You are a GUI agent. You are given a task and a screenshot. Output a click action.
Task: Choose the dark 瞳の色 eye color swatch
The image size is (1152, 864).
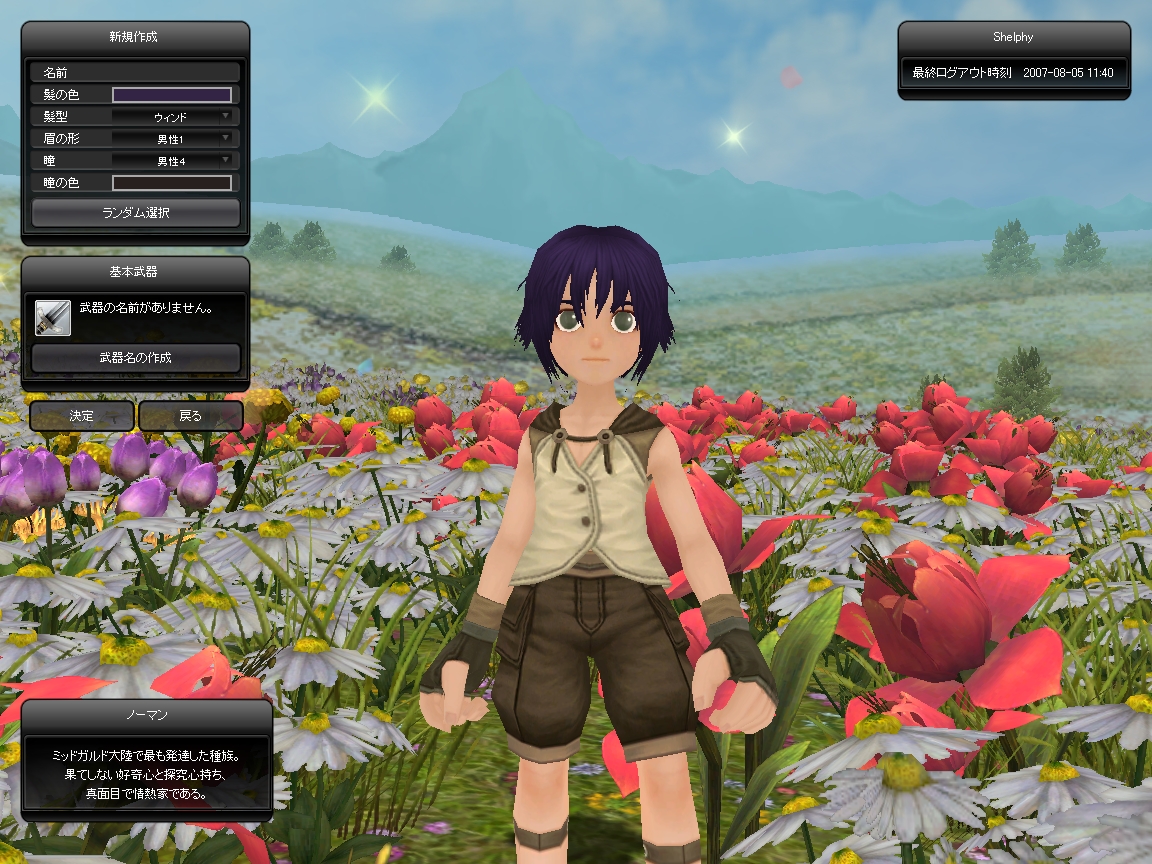[171, 183]
